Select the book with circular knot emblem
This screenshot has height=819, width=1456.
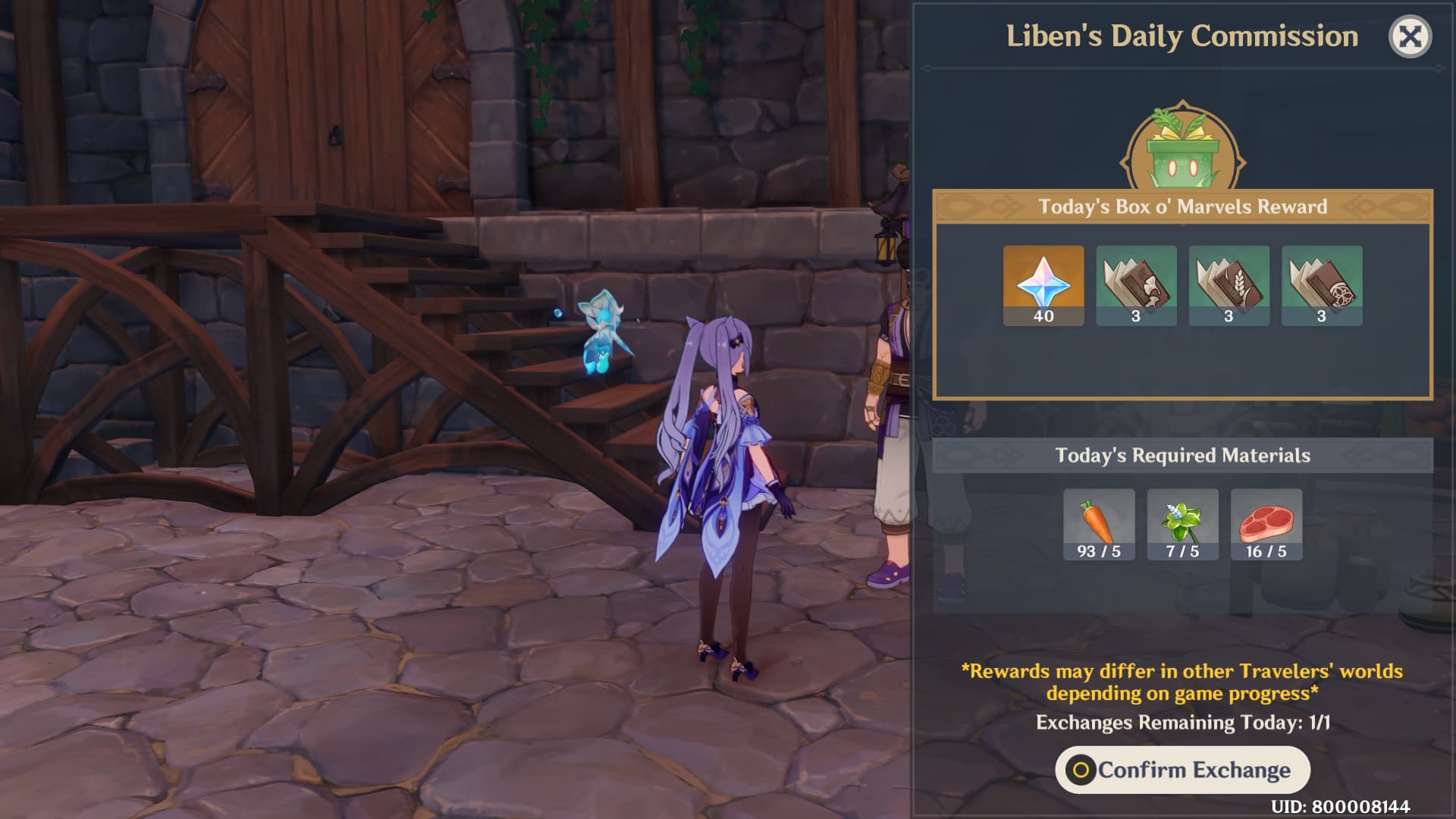click(x=1322, y=285)
